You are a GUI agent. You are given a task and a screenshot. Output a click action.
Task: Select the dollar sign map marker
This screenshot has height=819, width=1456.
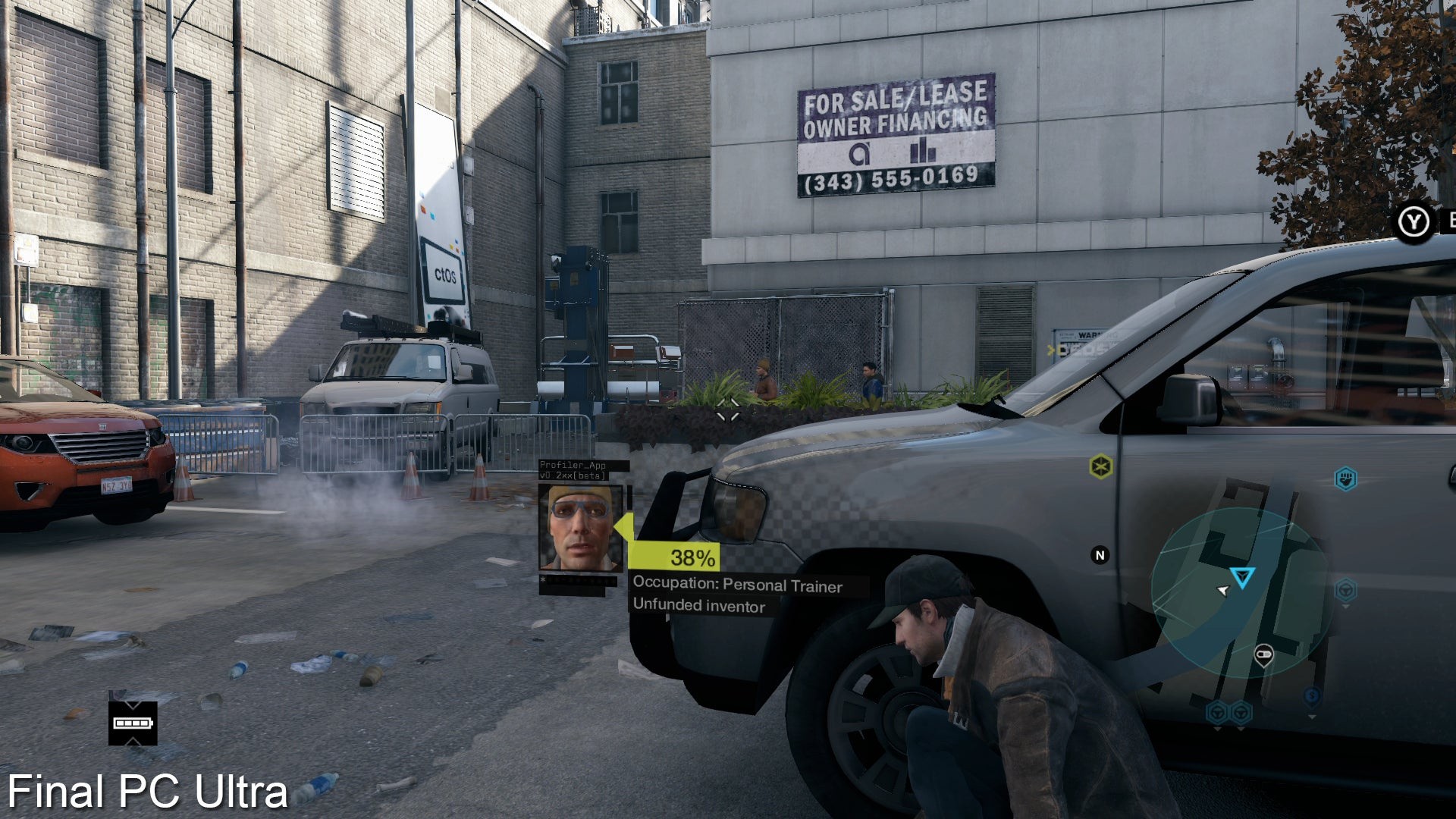[x=1312, y=696]
